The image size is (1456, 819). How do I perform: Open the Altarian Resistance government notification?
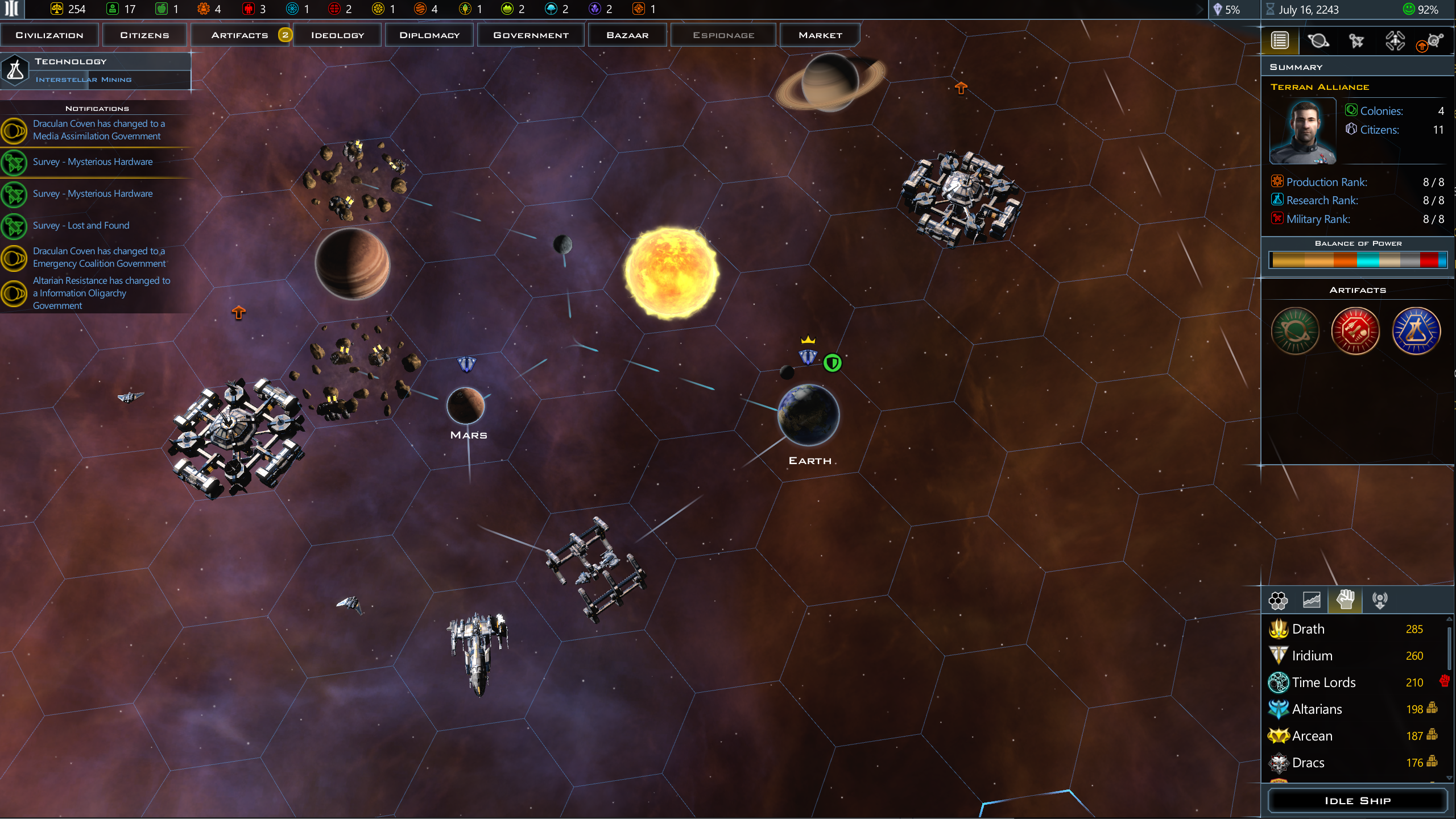click(101, 293)
